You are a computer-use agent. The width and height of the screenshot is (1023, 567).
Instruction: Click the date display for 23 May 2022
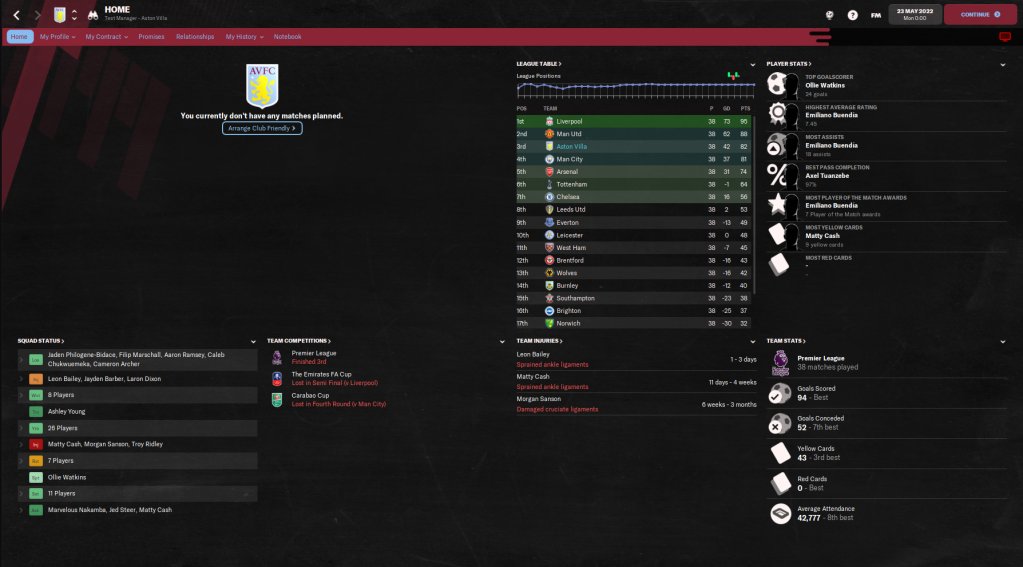pos(917,15)
